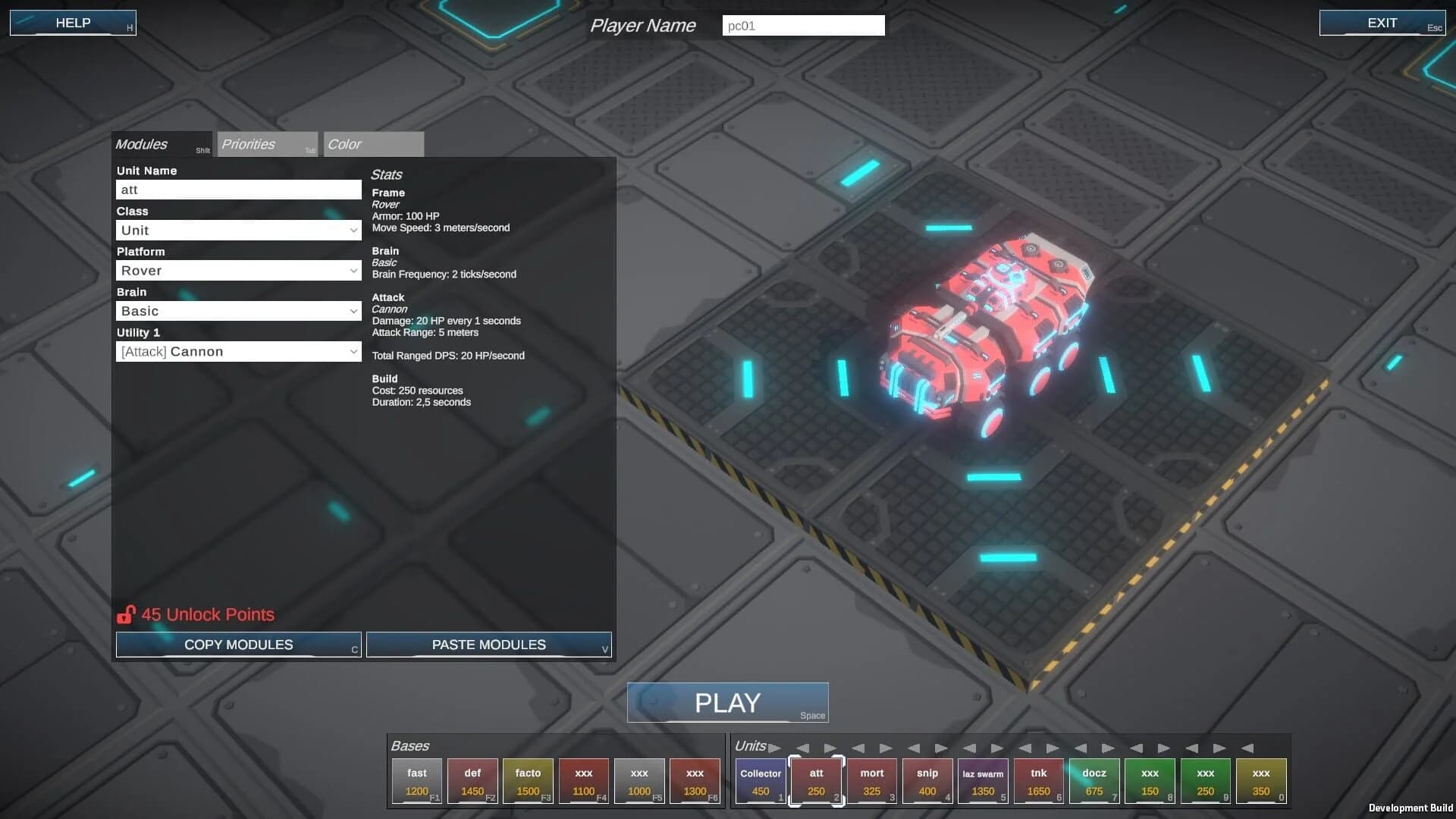The image size is (1456, 819).
Task: Select the docz unit slot
Action: [x=1094, y=781]
